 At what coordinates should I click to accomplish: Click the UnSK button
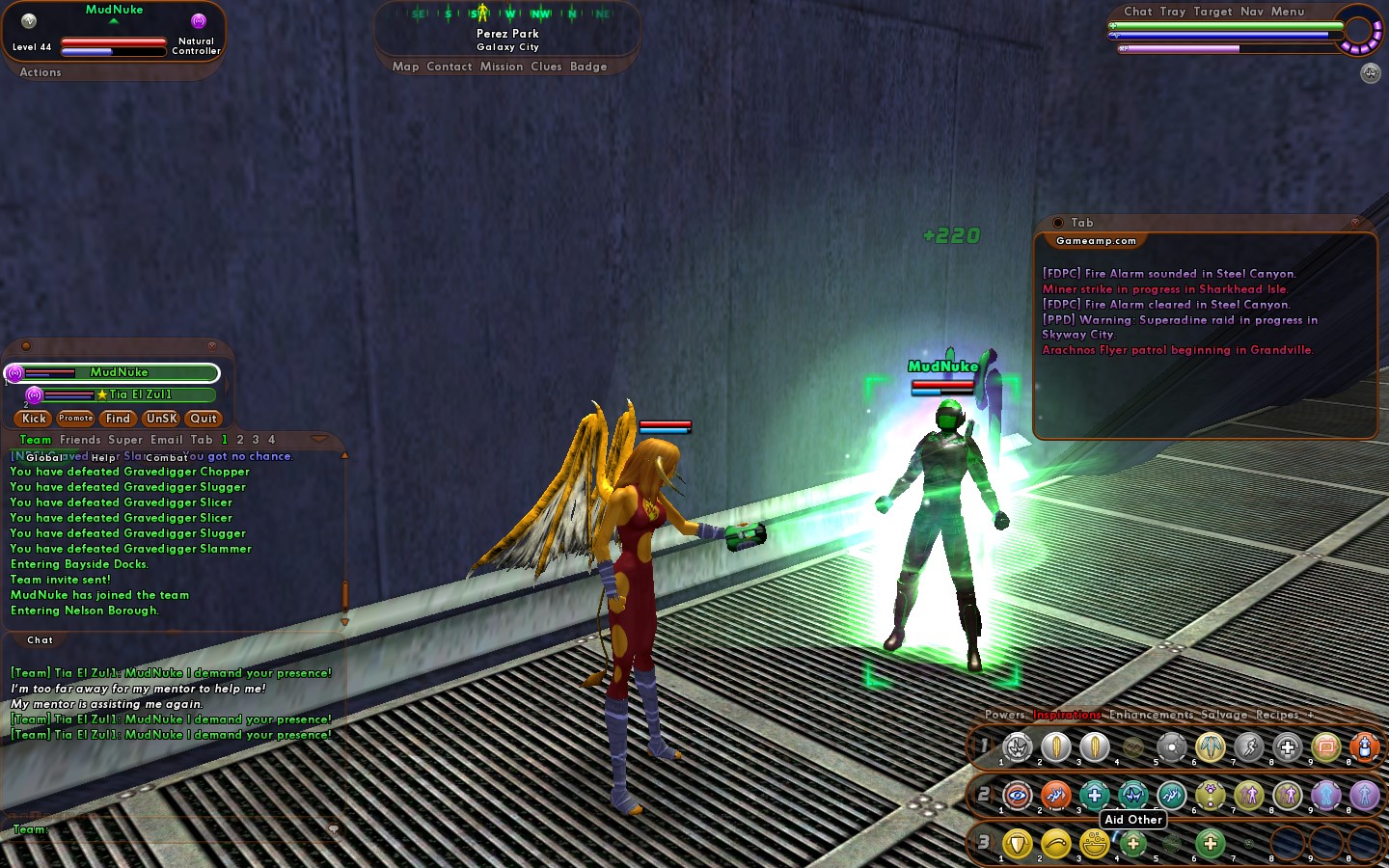coord(161,419)
